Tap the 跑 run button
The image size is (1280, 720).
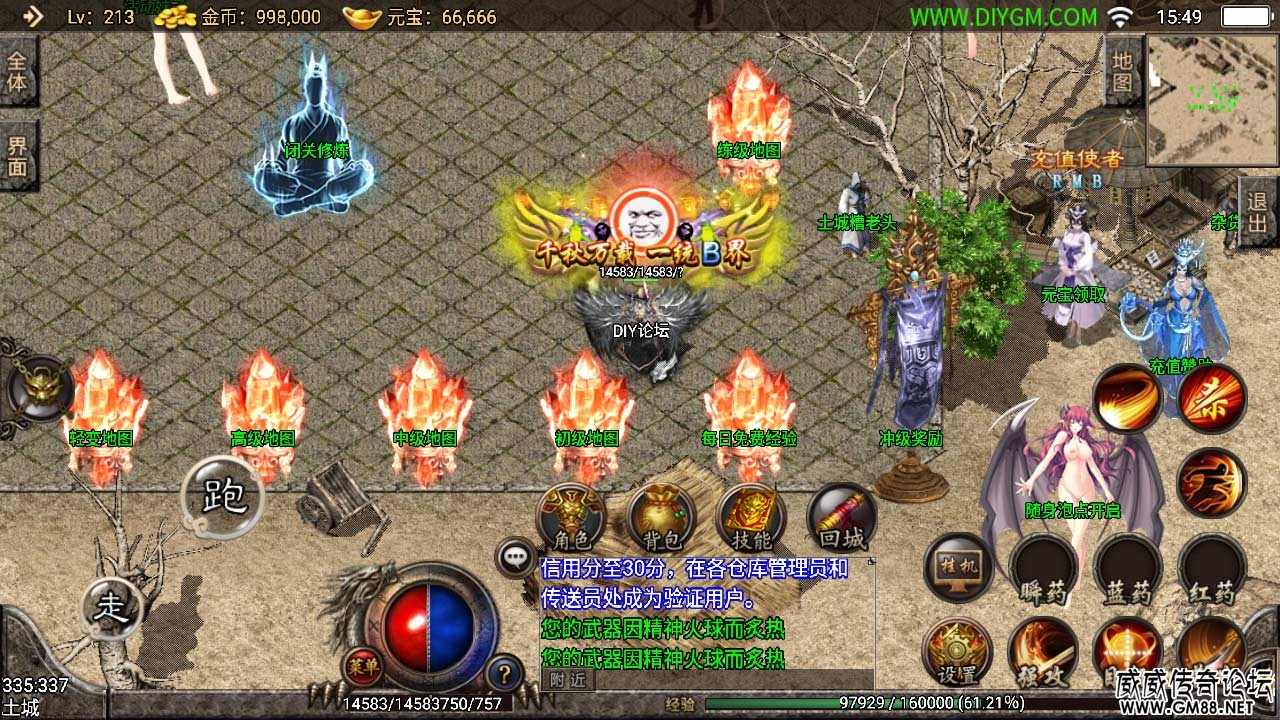pos(222,496)
